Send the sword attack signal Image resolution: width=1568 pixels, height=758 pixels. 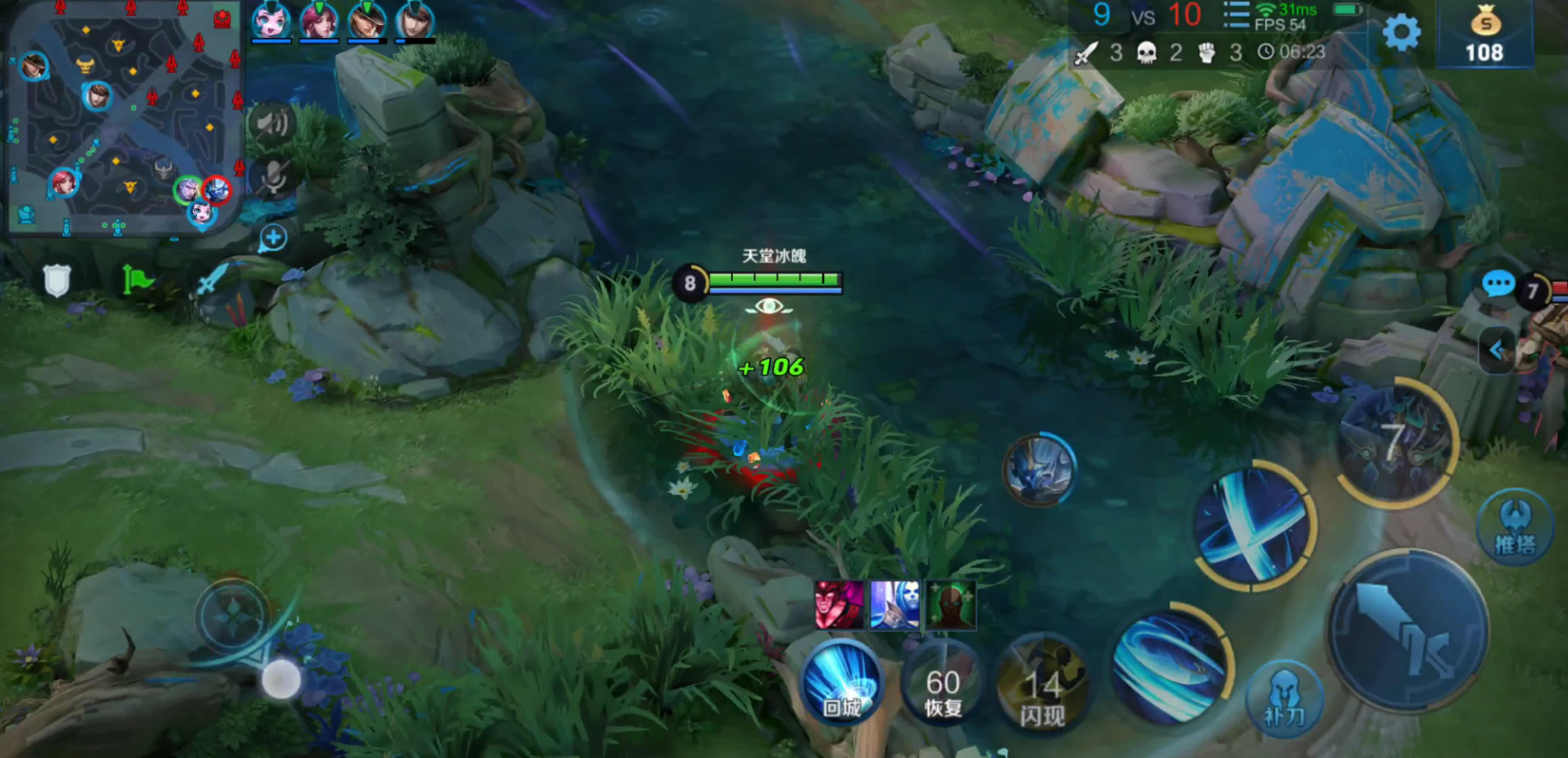(x=211, y=279)
